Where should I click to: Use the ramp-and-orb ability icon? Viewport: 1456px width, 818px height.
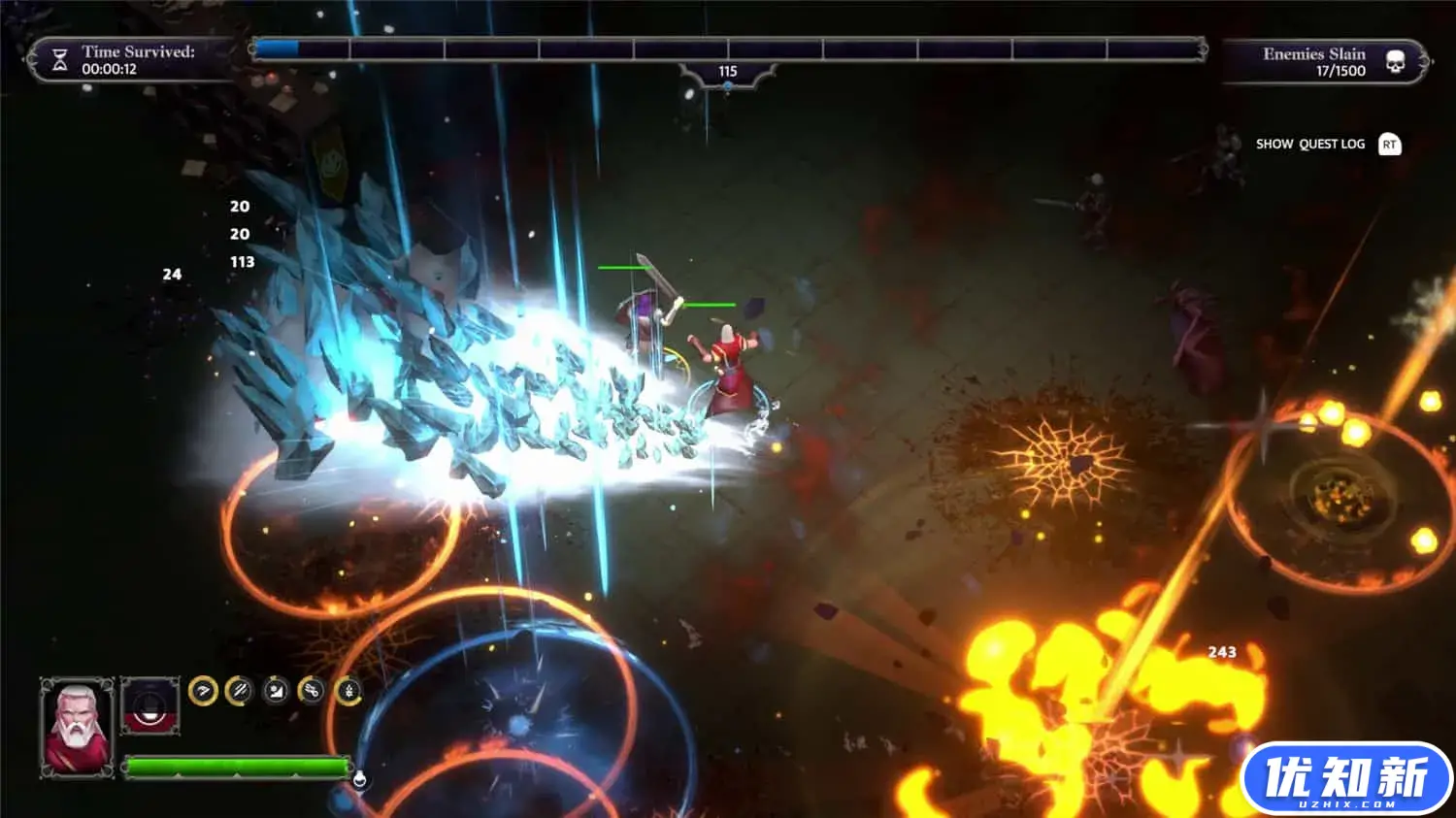pos(276,691)
